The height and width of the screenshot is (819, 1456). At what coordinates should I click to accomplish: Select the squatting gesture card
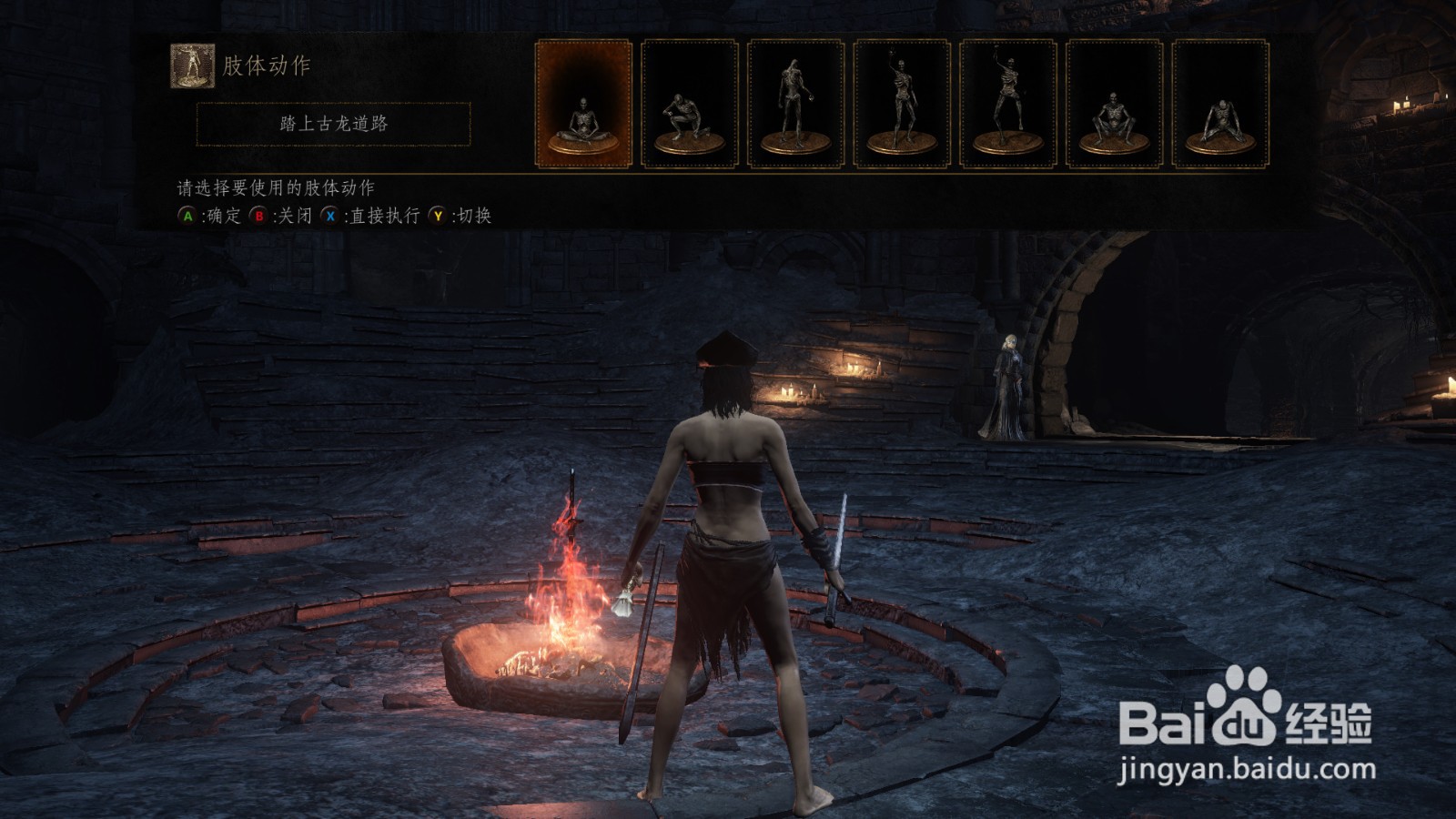pos(1115,104)
